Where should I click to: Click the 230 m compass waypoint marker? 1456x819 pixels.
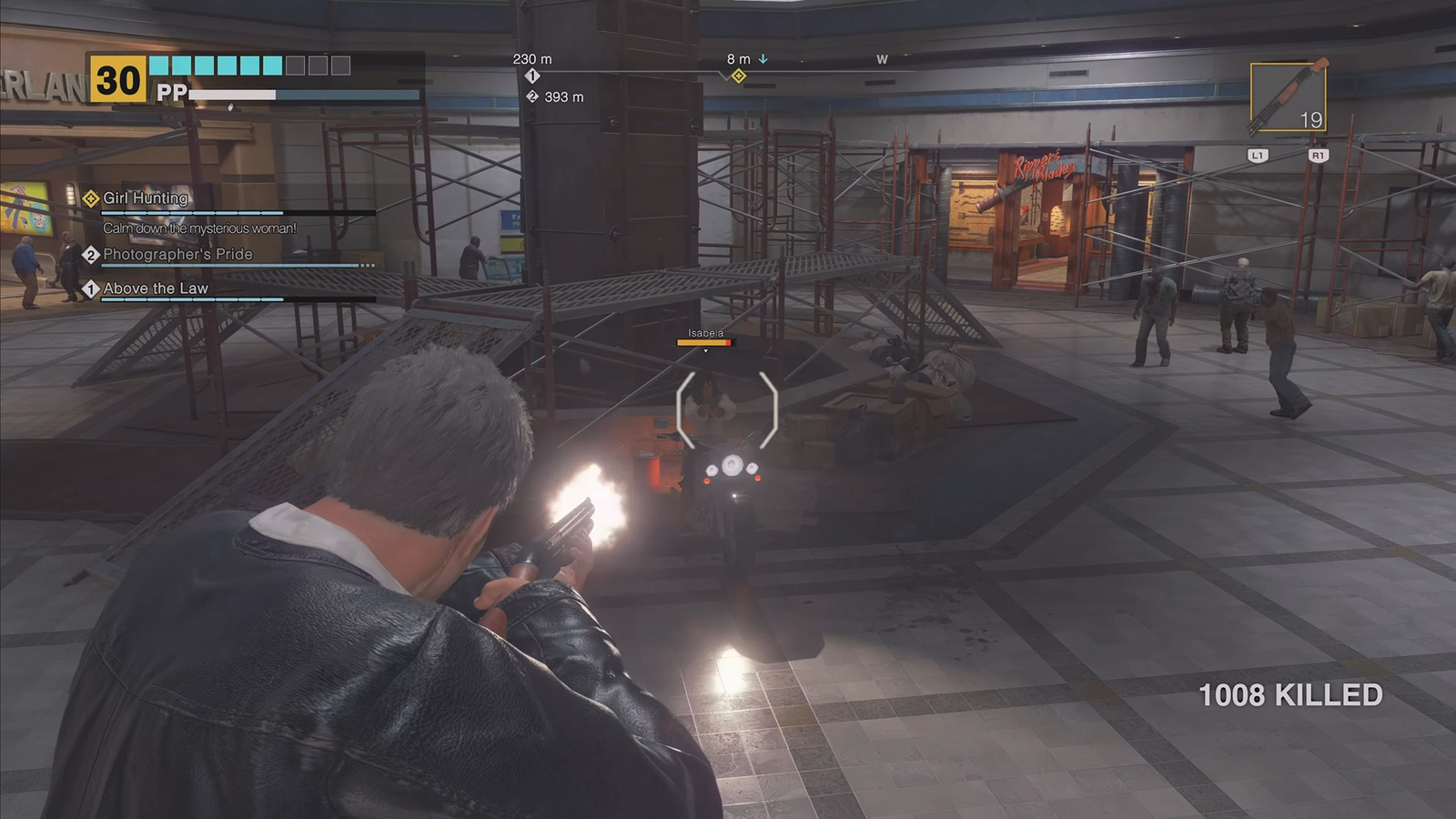[x=532, y=76]
